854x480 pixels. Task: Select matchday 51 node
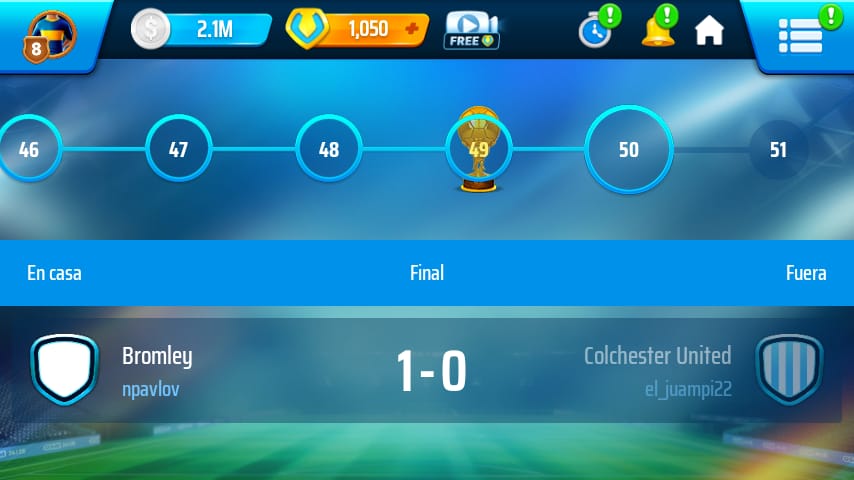[778, 150]
